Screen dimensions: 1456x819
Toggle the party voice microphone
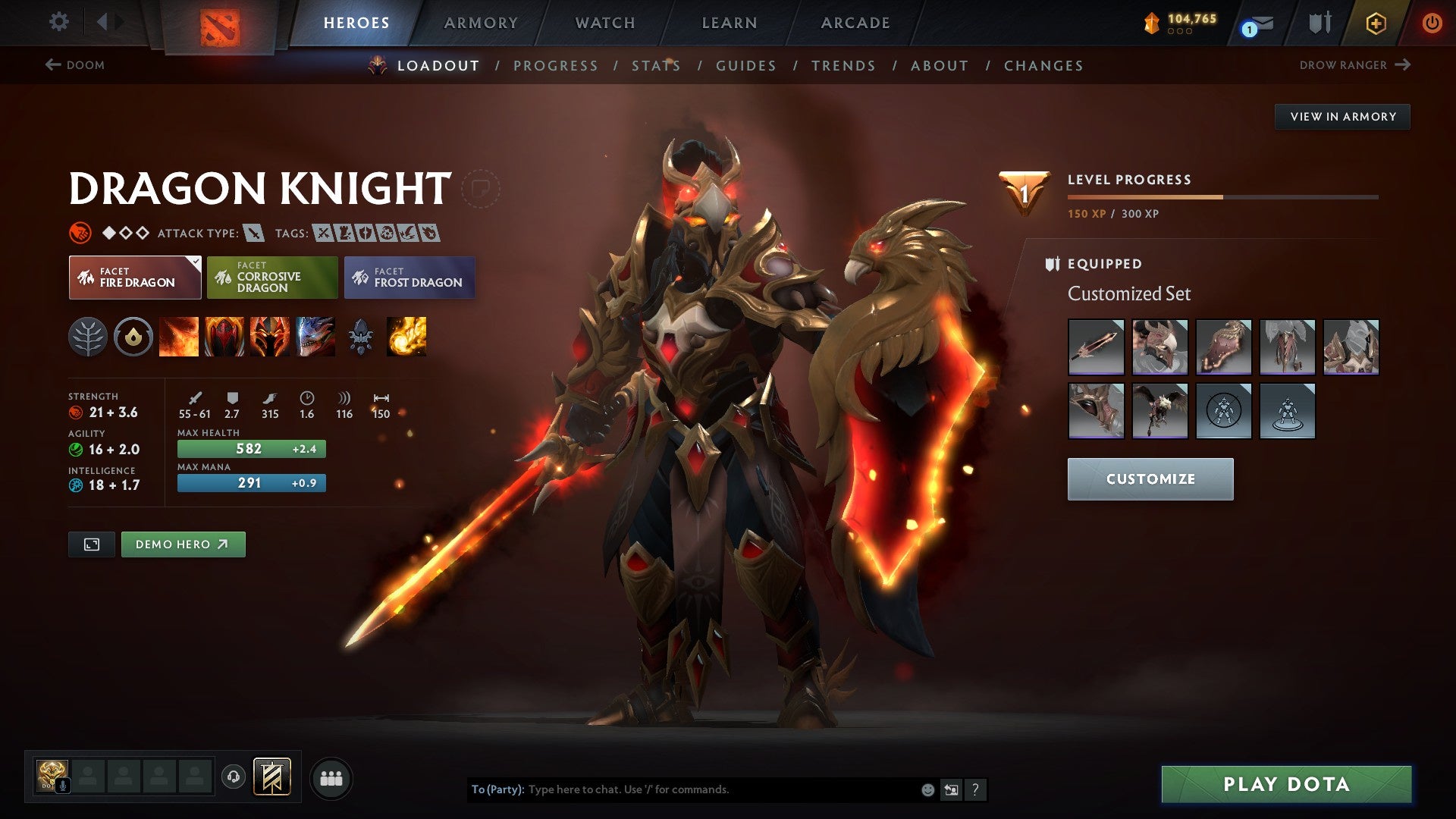coord(61,785)
